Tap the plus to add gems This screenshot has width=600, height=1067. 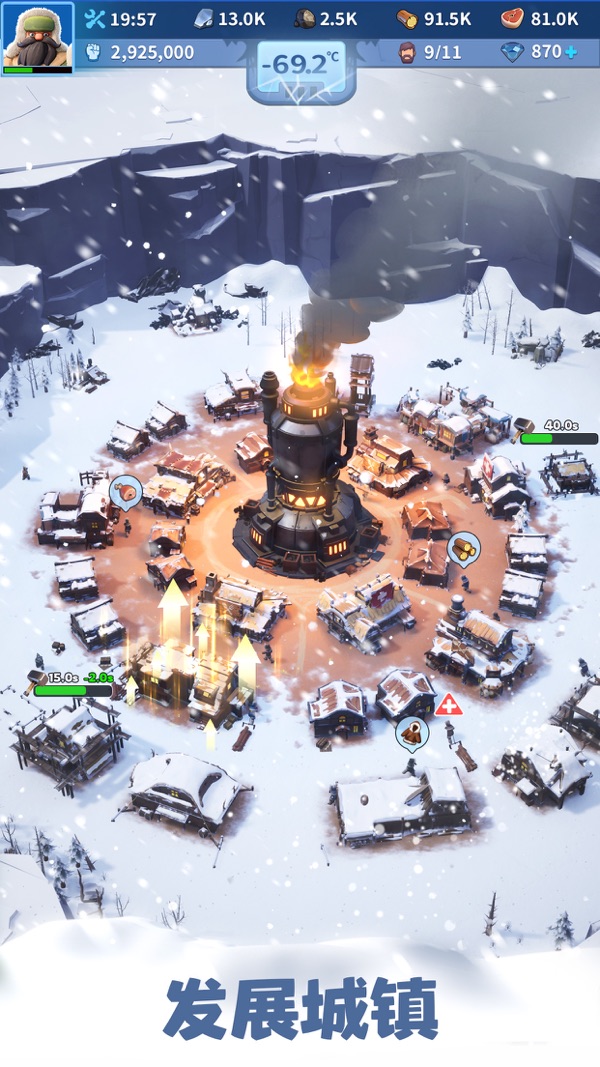pos(569,52)
